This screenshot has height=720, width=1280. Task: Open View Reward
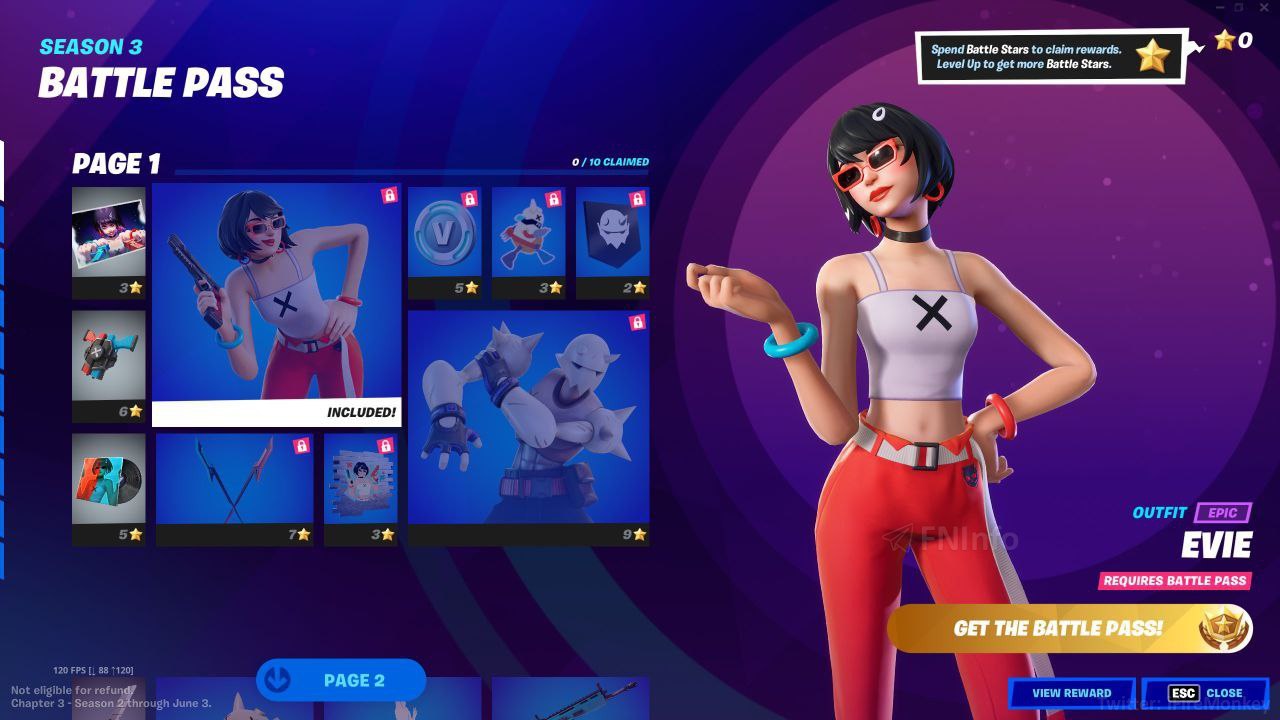pos(1071,693)
